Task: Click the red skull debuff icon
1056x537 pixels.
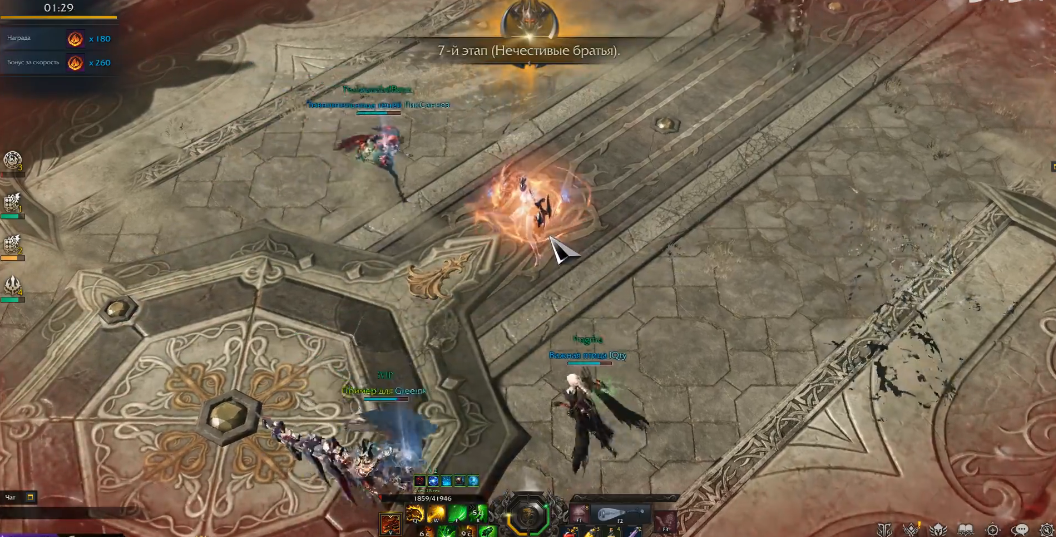Action: [x=421, y=482]
